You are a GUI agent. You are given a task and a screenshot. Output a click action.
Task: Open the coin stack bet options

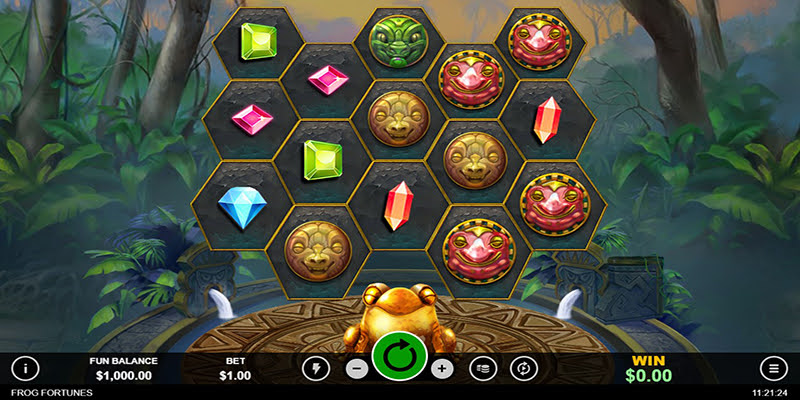pos(483,368)
